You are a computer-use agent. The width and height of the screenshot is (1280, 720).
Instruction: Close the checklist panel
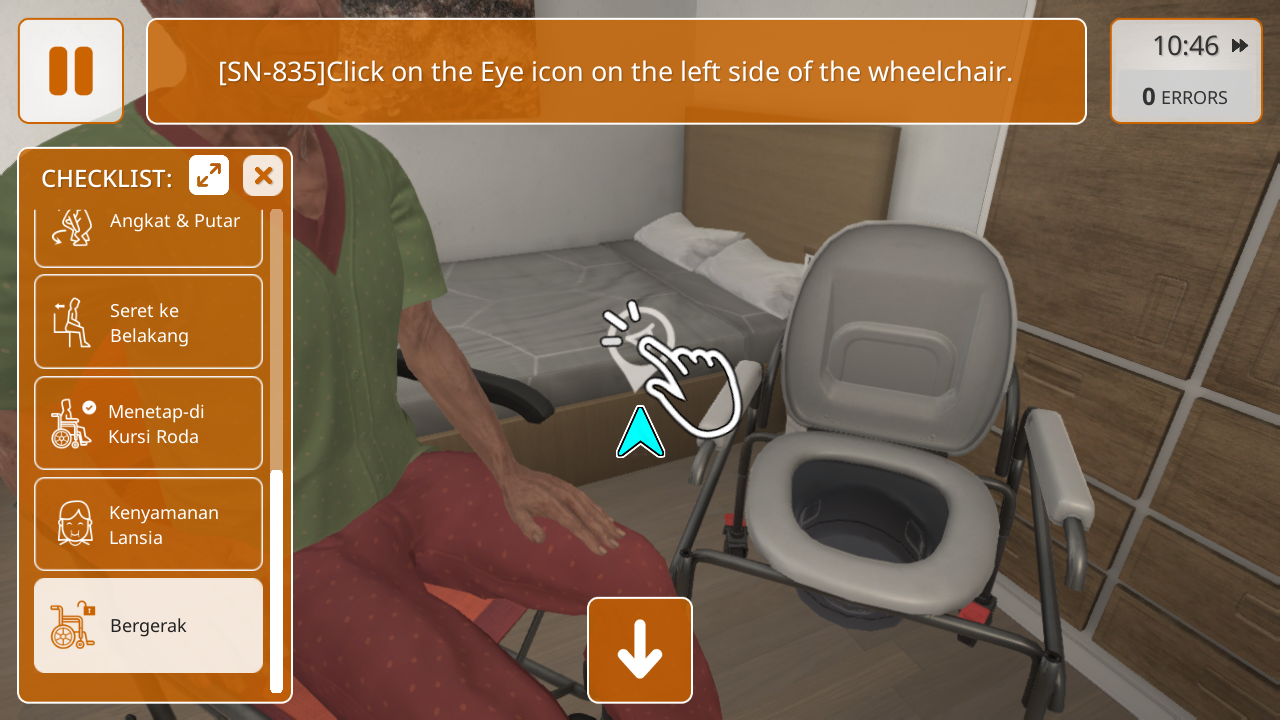pyautogui.click(x=263, y=176)
